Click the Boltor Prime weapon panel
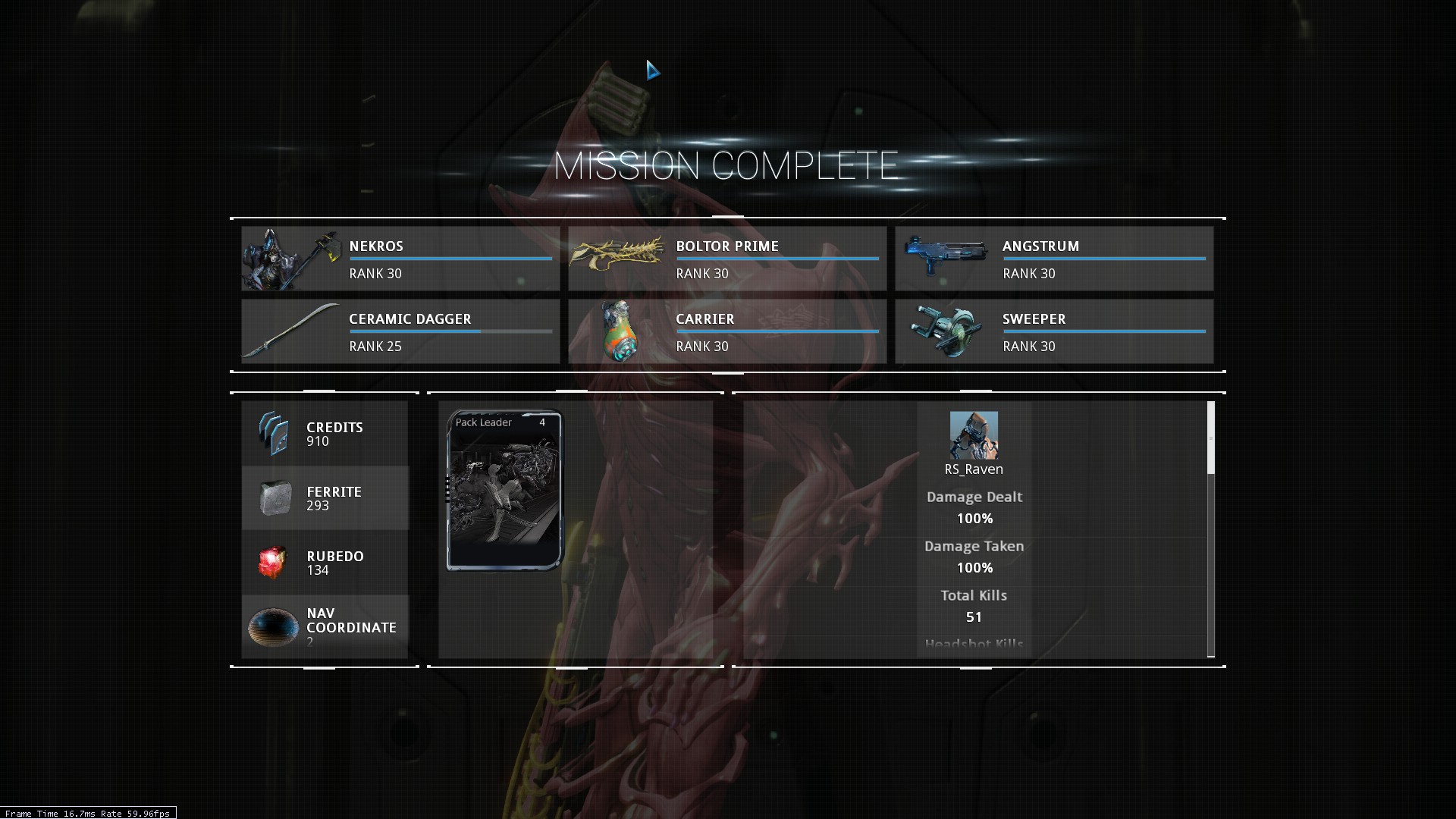Image resolution: width=1456 pixels, height=819 pixels. pos(727,259)
